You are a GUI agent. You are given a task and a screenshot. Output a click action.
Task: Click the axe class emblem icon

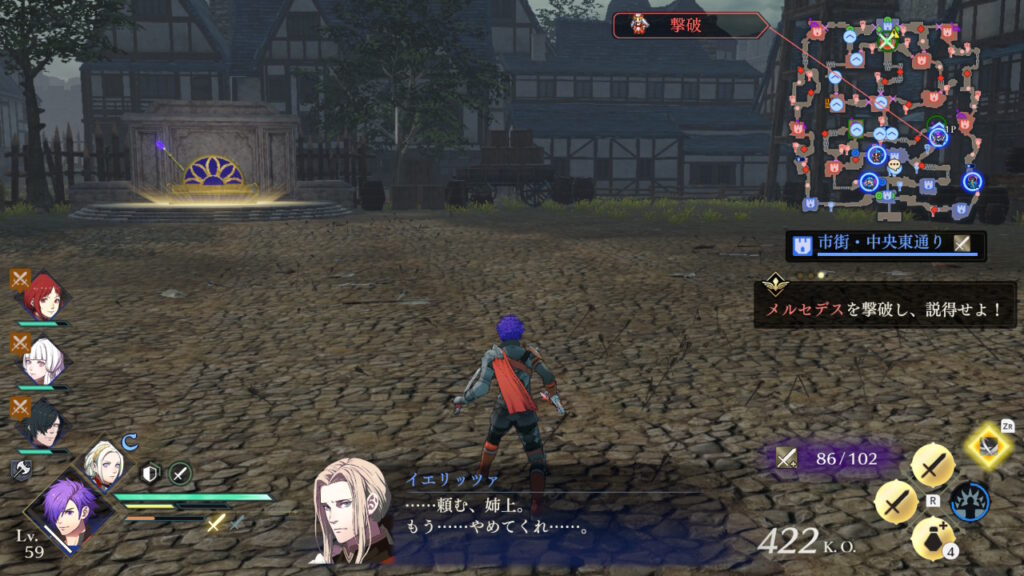[x=20, y=468]
